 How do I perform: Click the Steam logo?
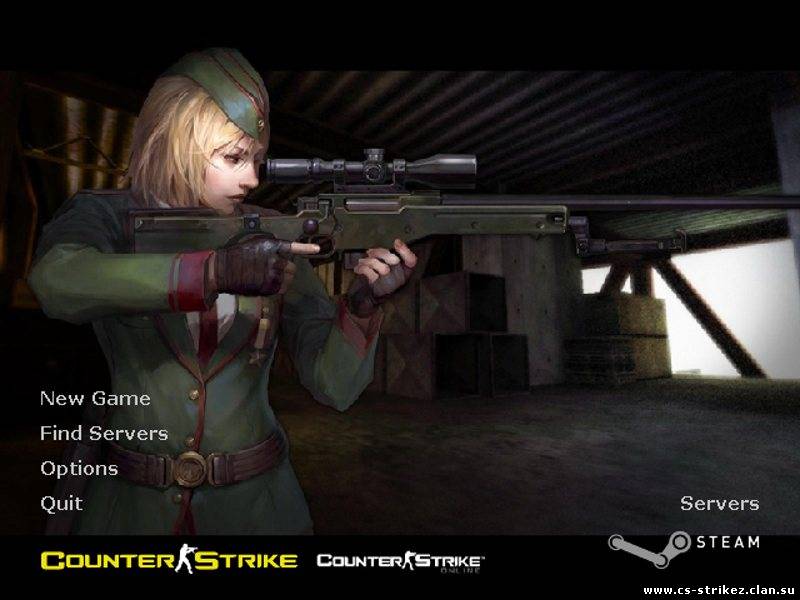(684, 544)
